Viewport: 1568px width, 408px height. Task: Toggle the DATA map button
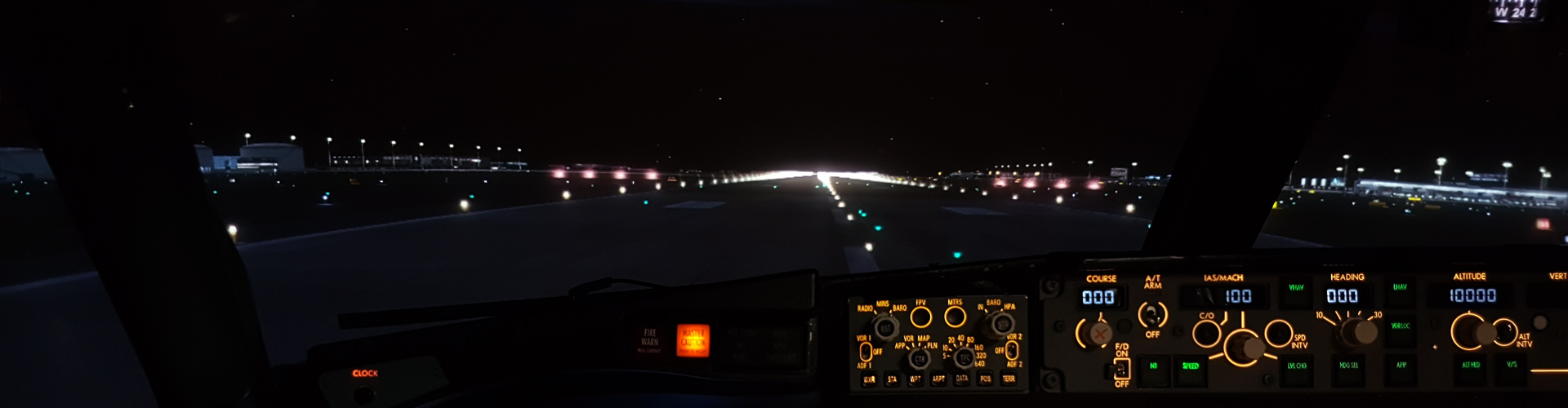[962, 379]
